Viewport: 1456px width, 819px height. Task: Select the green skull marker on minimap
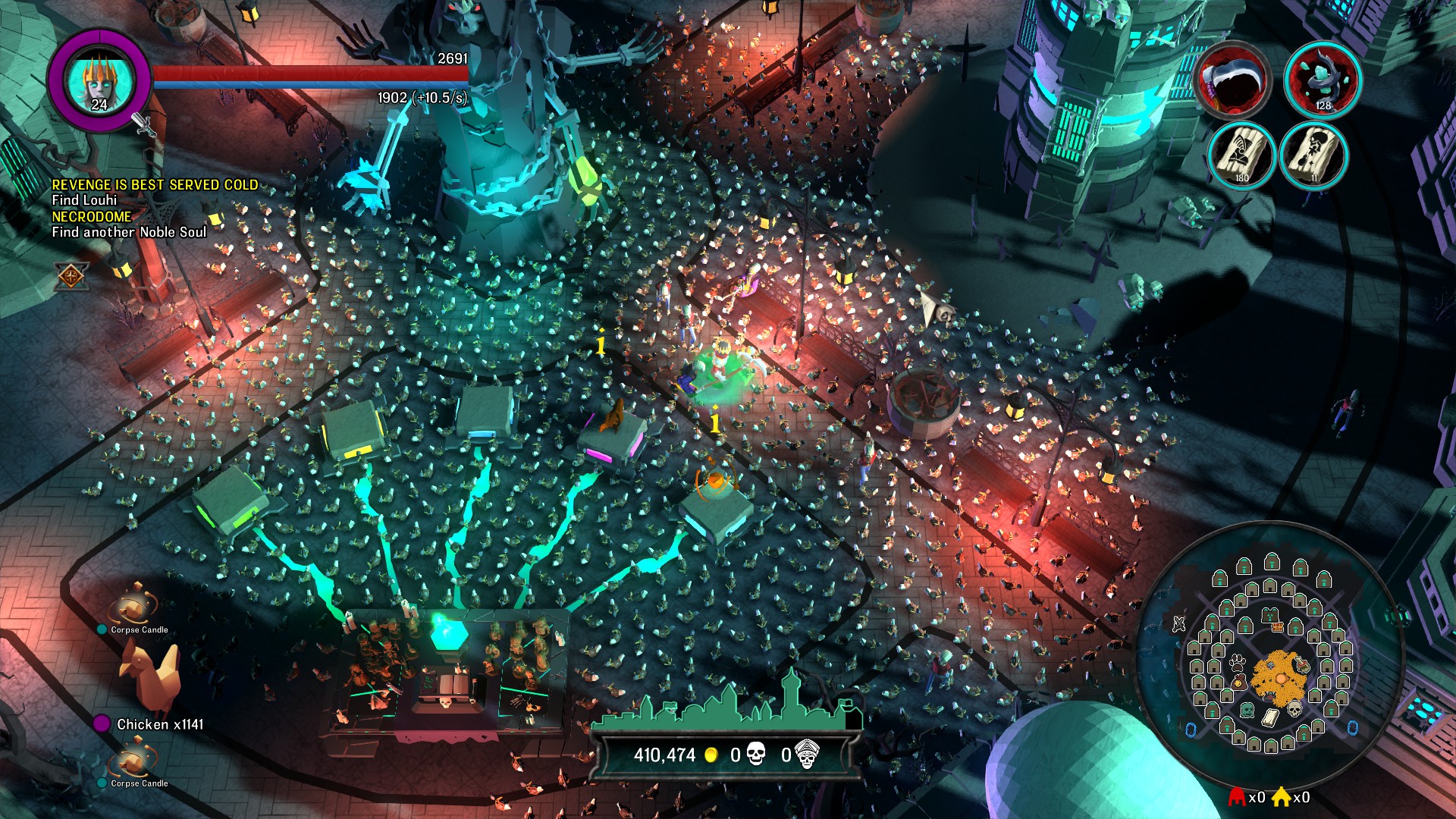click(1247, 711)
